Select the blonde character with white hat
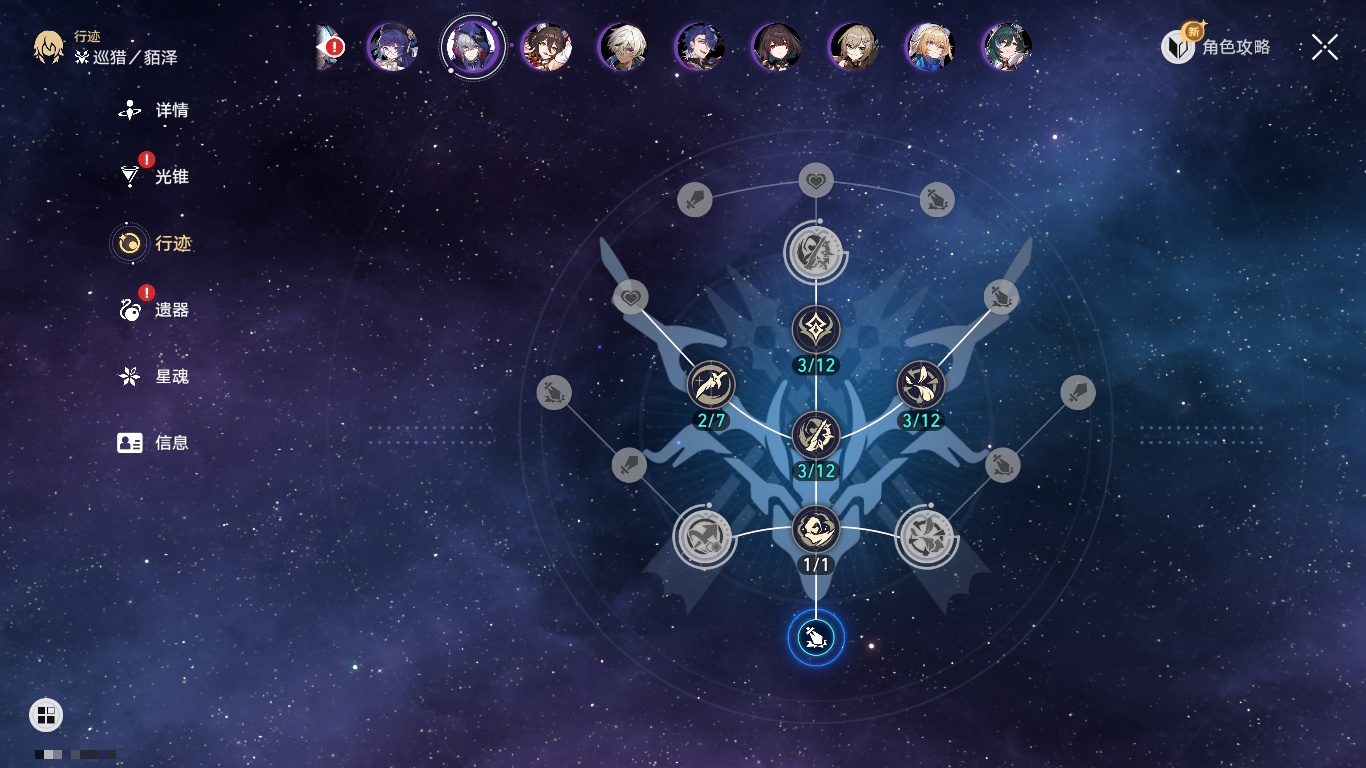This screenshot has height=768, width=1366. click(x=930, y=47)
